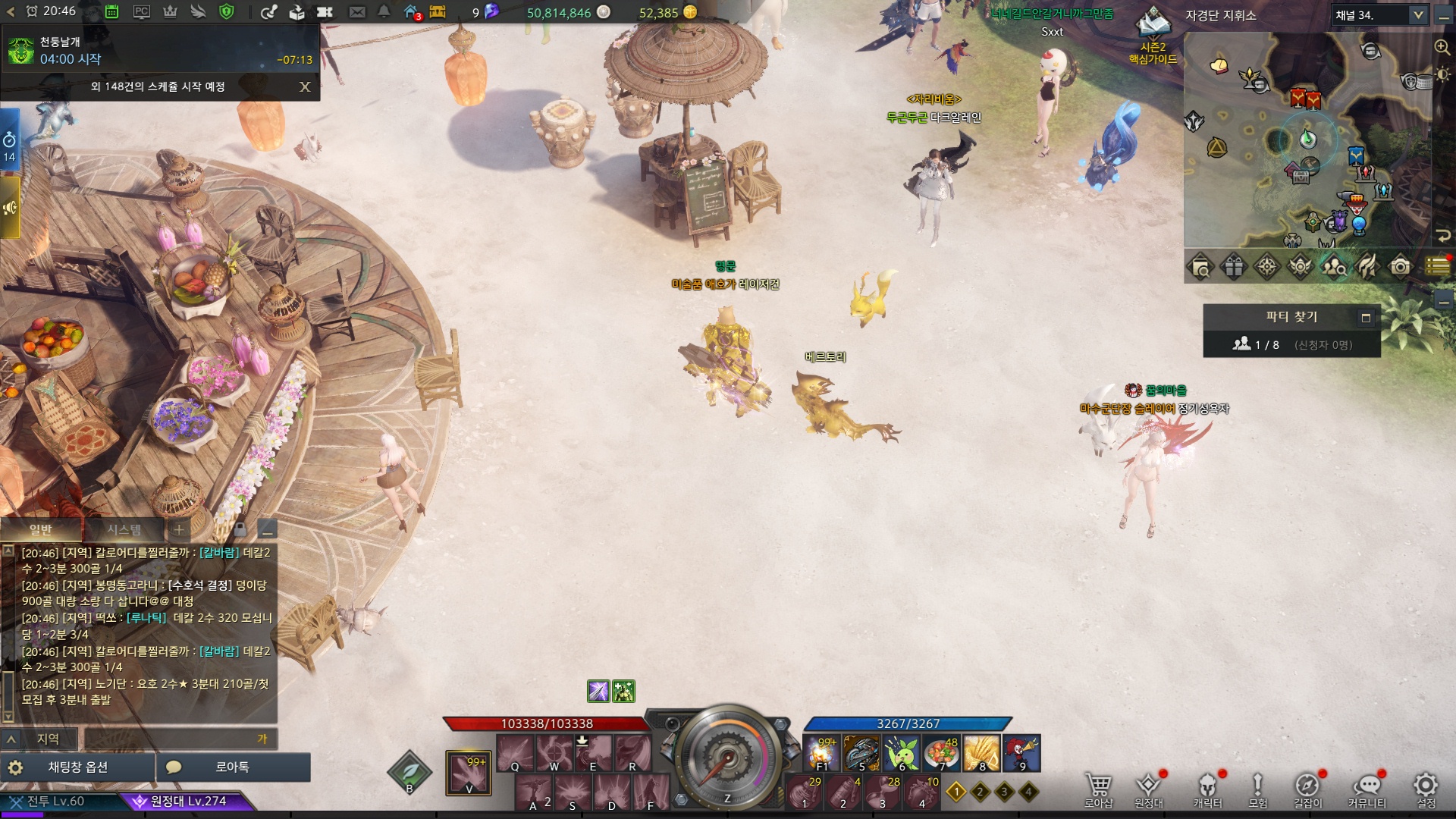Open the channel 34 dropdown
Viewport: 1456px width, 819px height.
[1417, 15]
